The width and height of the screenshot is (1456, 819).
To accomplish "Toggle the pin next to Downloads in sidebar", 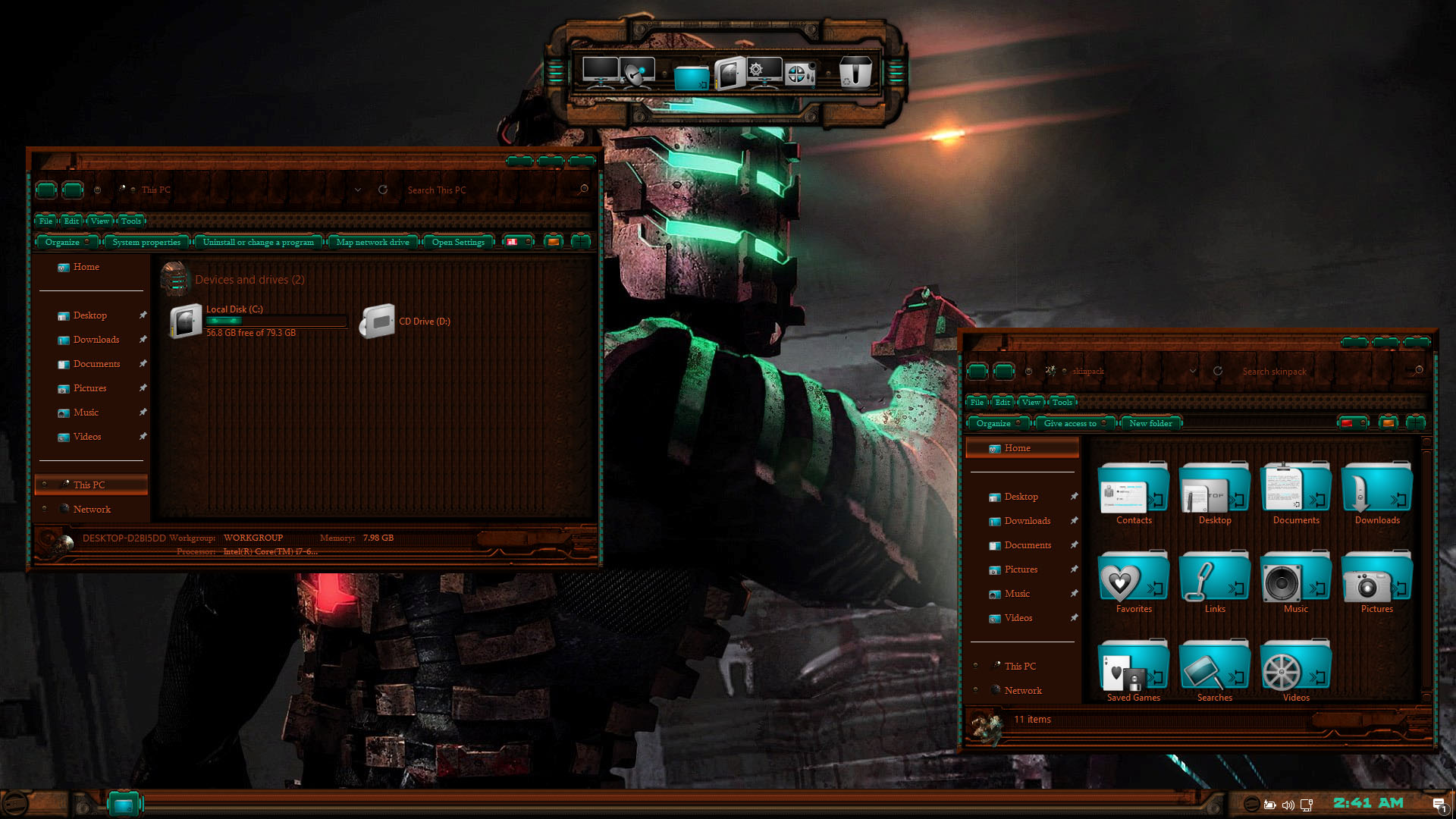I will 143,340.
